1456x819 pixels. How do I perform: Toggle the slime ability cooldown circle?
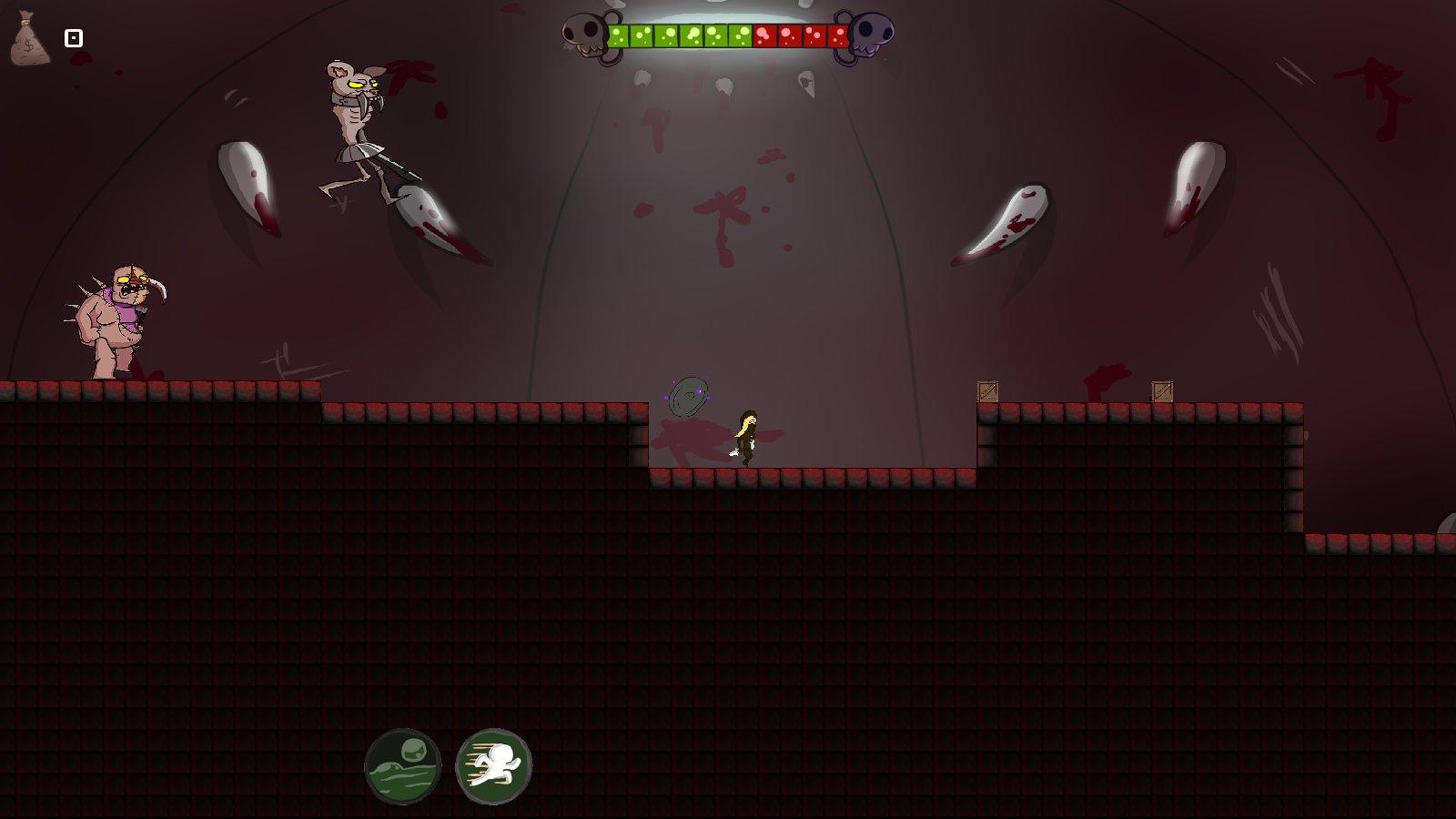click(402, 765)
